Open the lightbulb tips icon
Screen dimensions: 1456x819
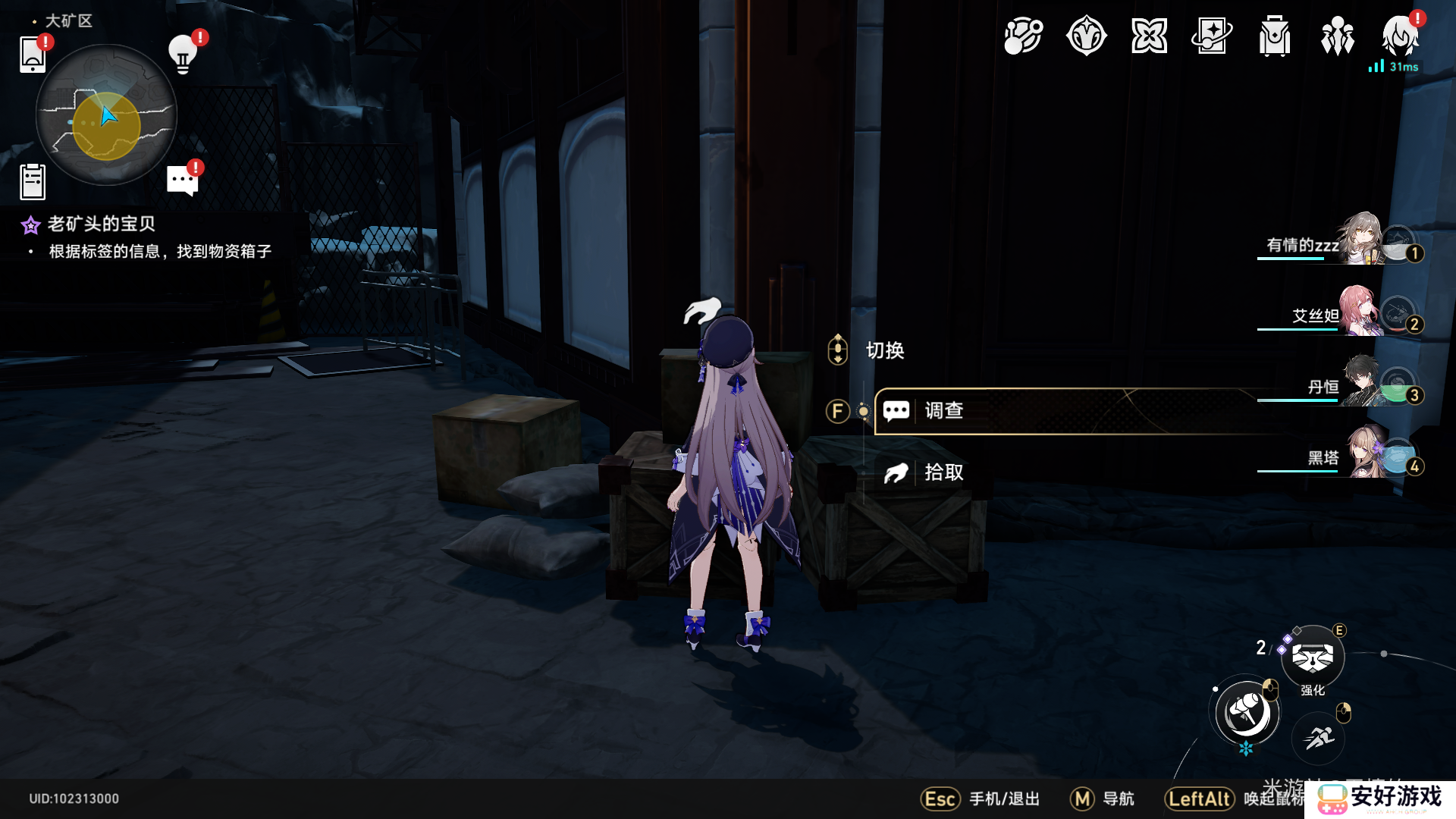pos(183,53)
